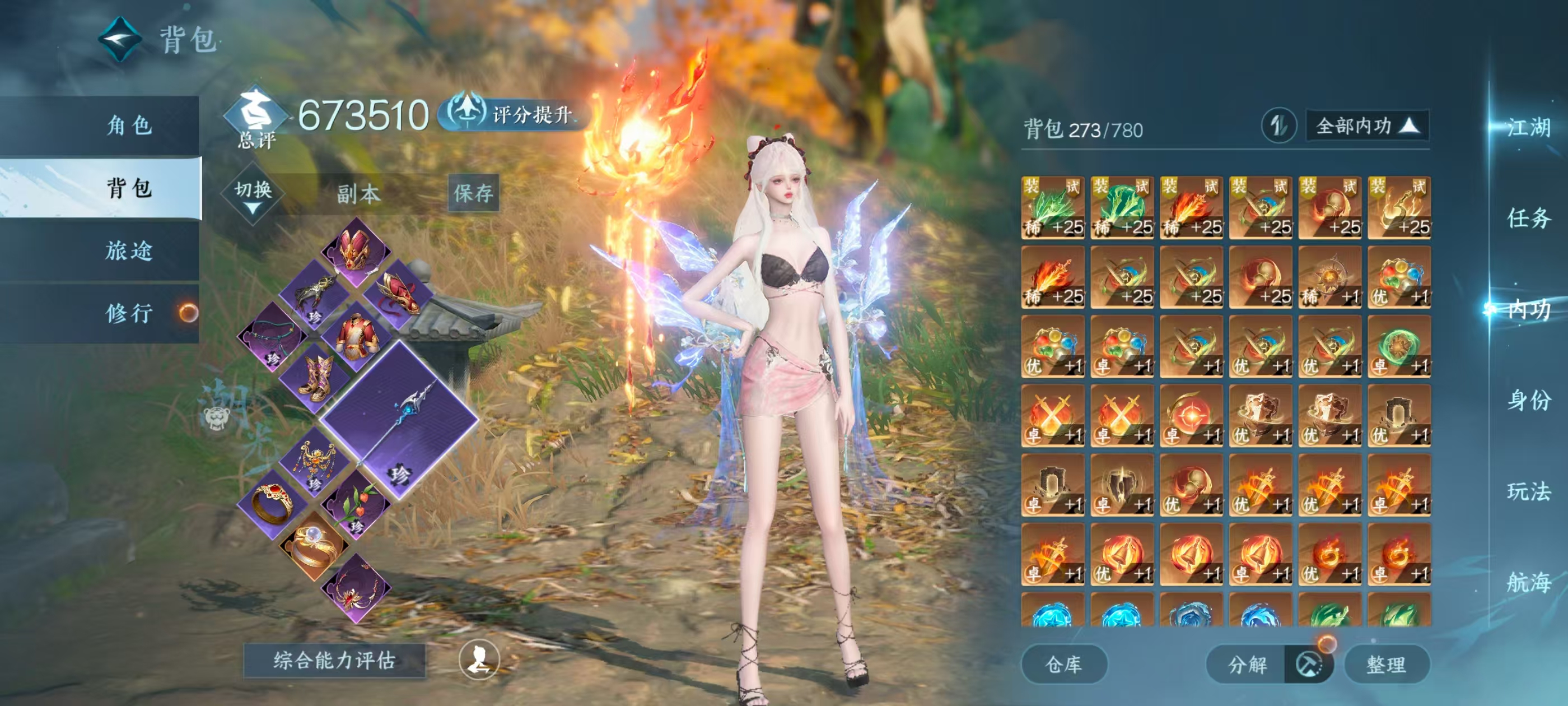Select the equipped purple boots slot
This screenshot has width=1568, height=706.
point(315,376)
